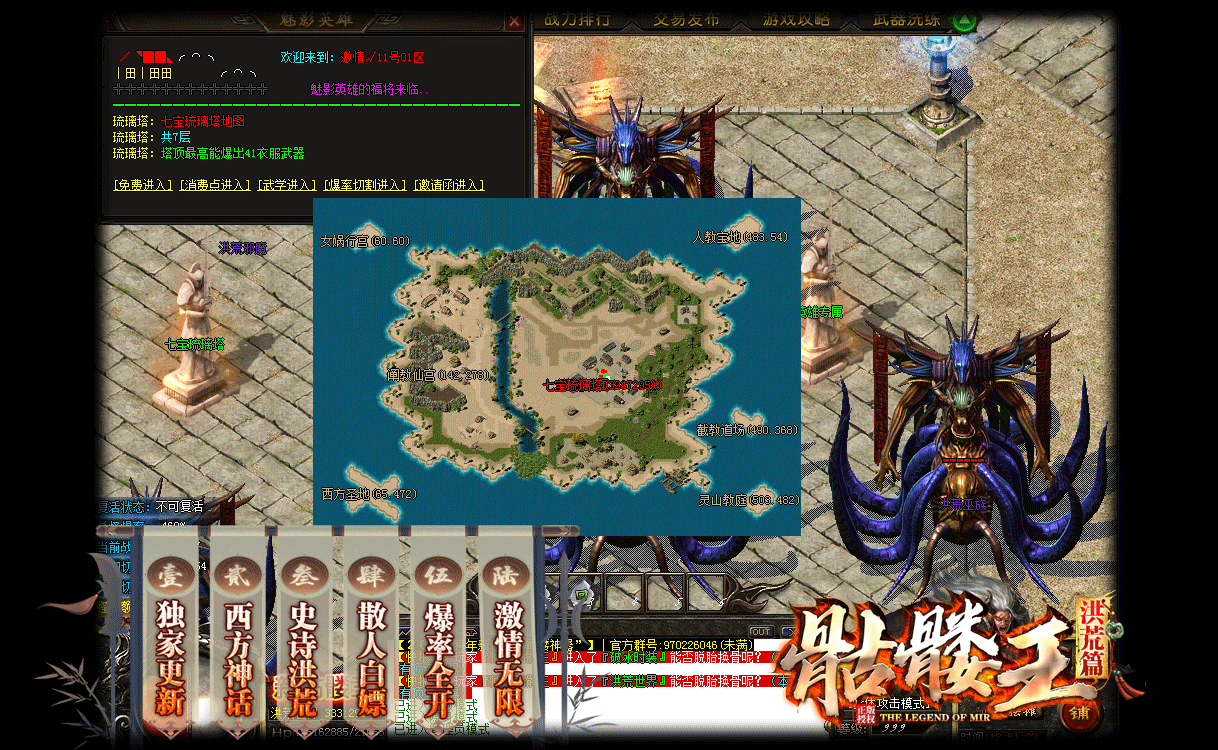This screenshot has width=1218, height=750.
Task: Select the 消费点进入 entry link
Action: tap(214, 185)
